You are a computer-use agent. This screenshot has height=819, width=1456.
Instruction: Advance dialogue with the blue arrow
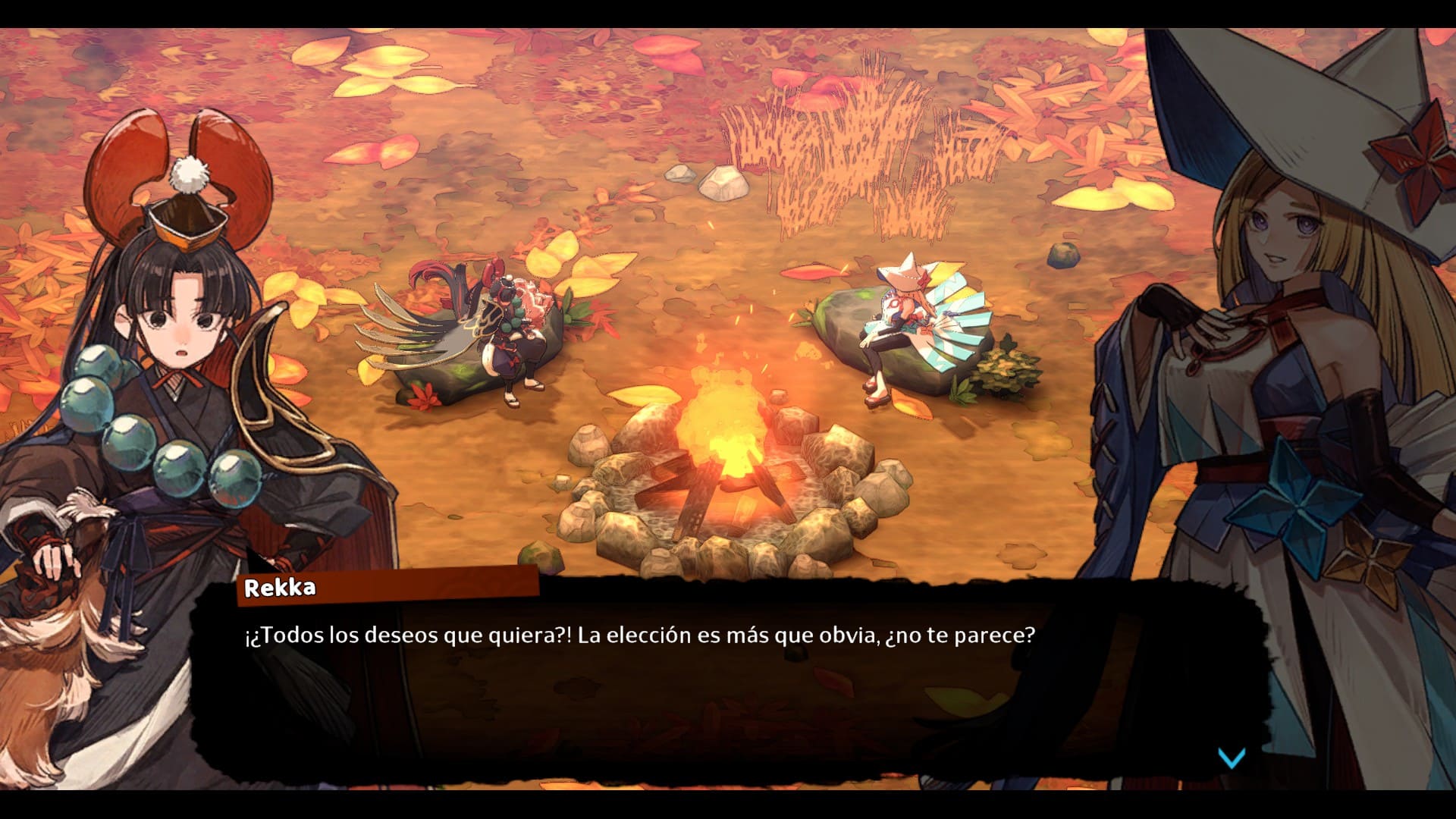point(1231,757)
